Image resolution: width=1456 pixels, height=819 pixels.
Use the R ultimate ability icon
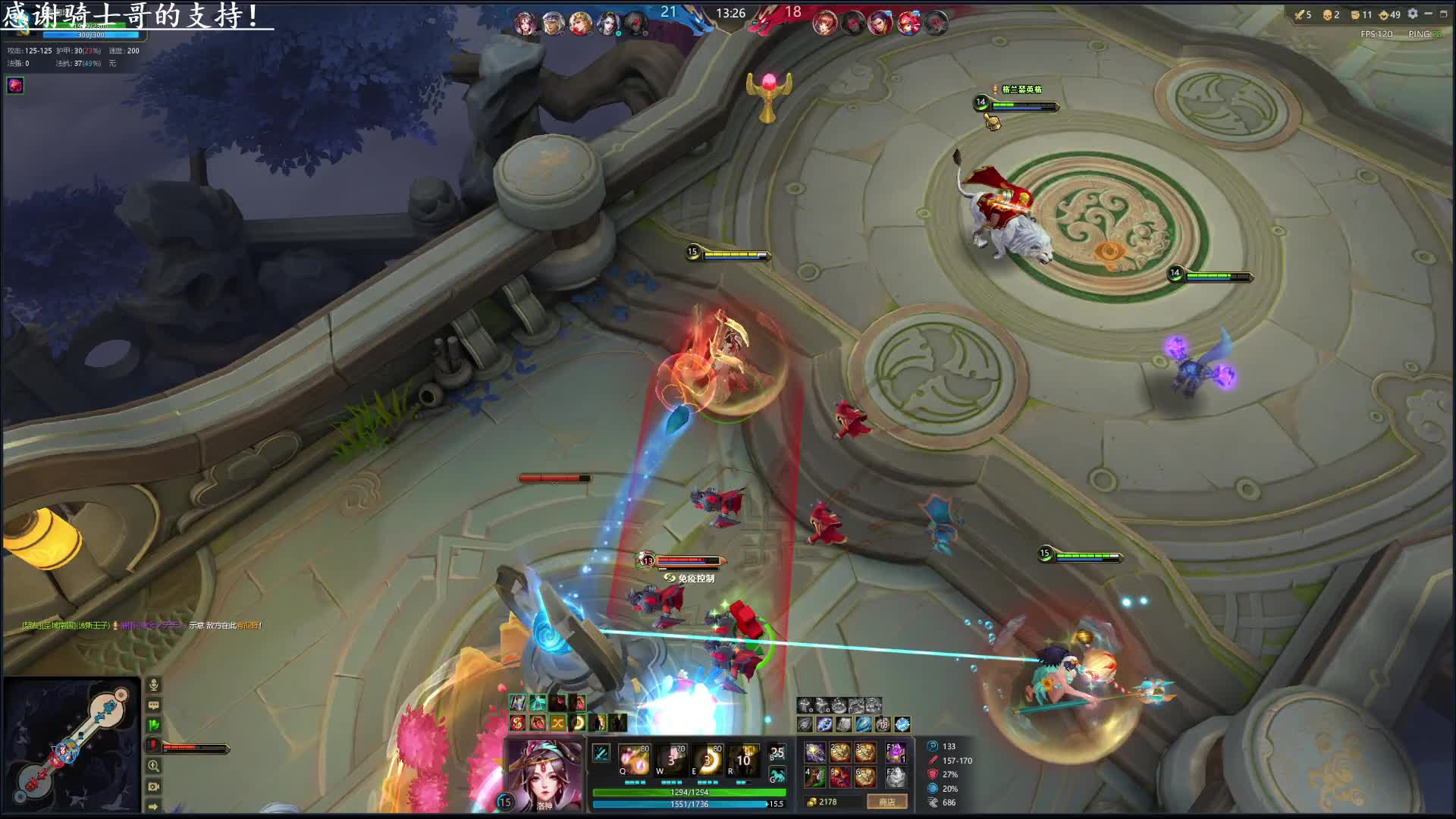(x=743, y=760)
